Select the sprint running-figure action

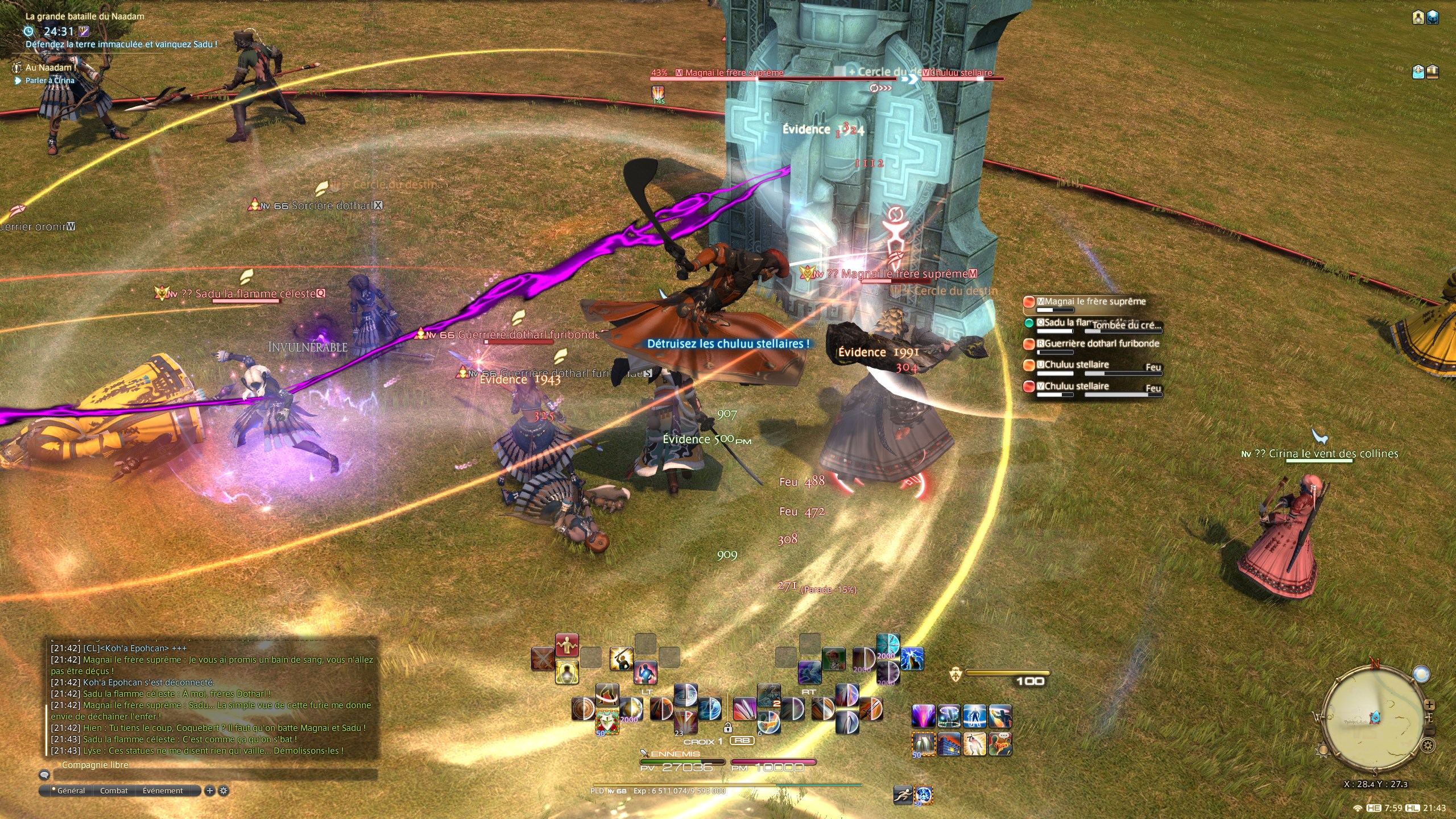point(903,795)
